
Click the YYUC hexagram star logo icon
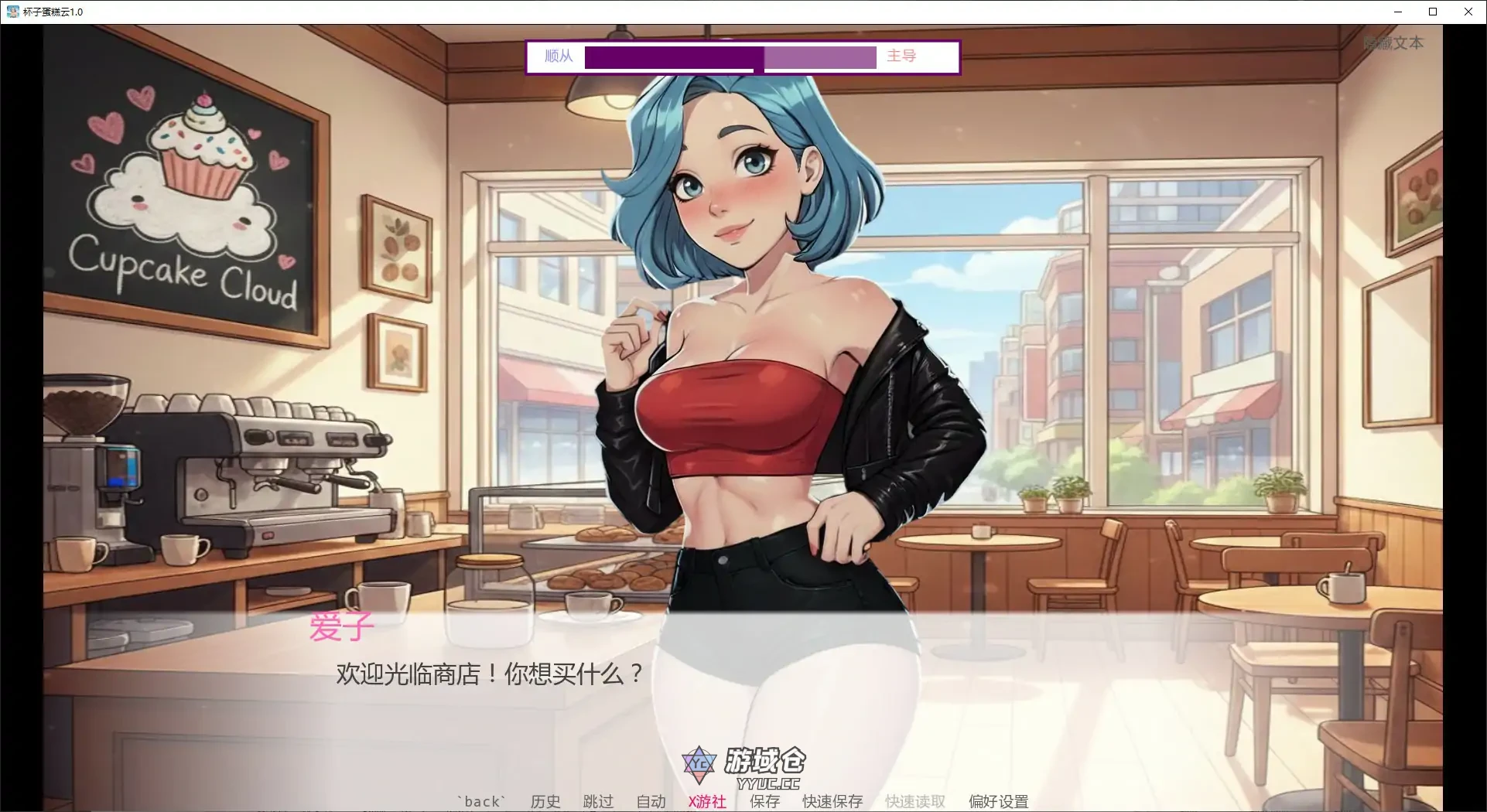click(x=699, y=763)
